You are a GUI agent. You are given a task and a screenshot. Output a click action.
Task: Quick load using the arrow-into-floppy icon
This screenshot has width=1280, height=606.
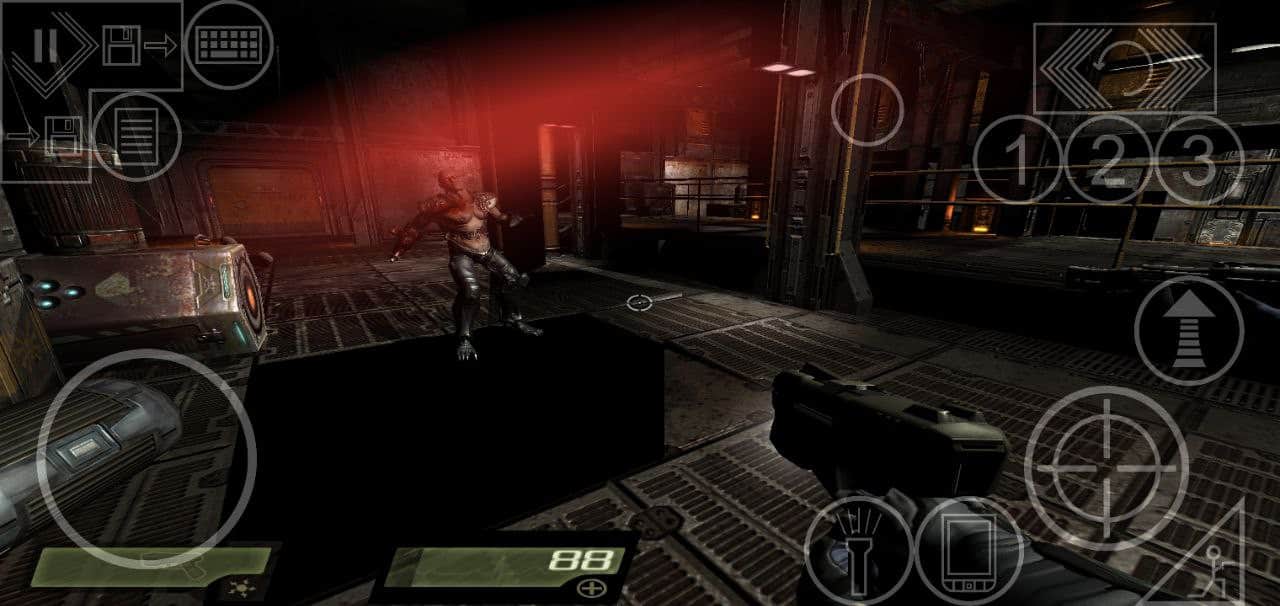coord(48,135)
